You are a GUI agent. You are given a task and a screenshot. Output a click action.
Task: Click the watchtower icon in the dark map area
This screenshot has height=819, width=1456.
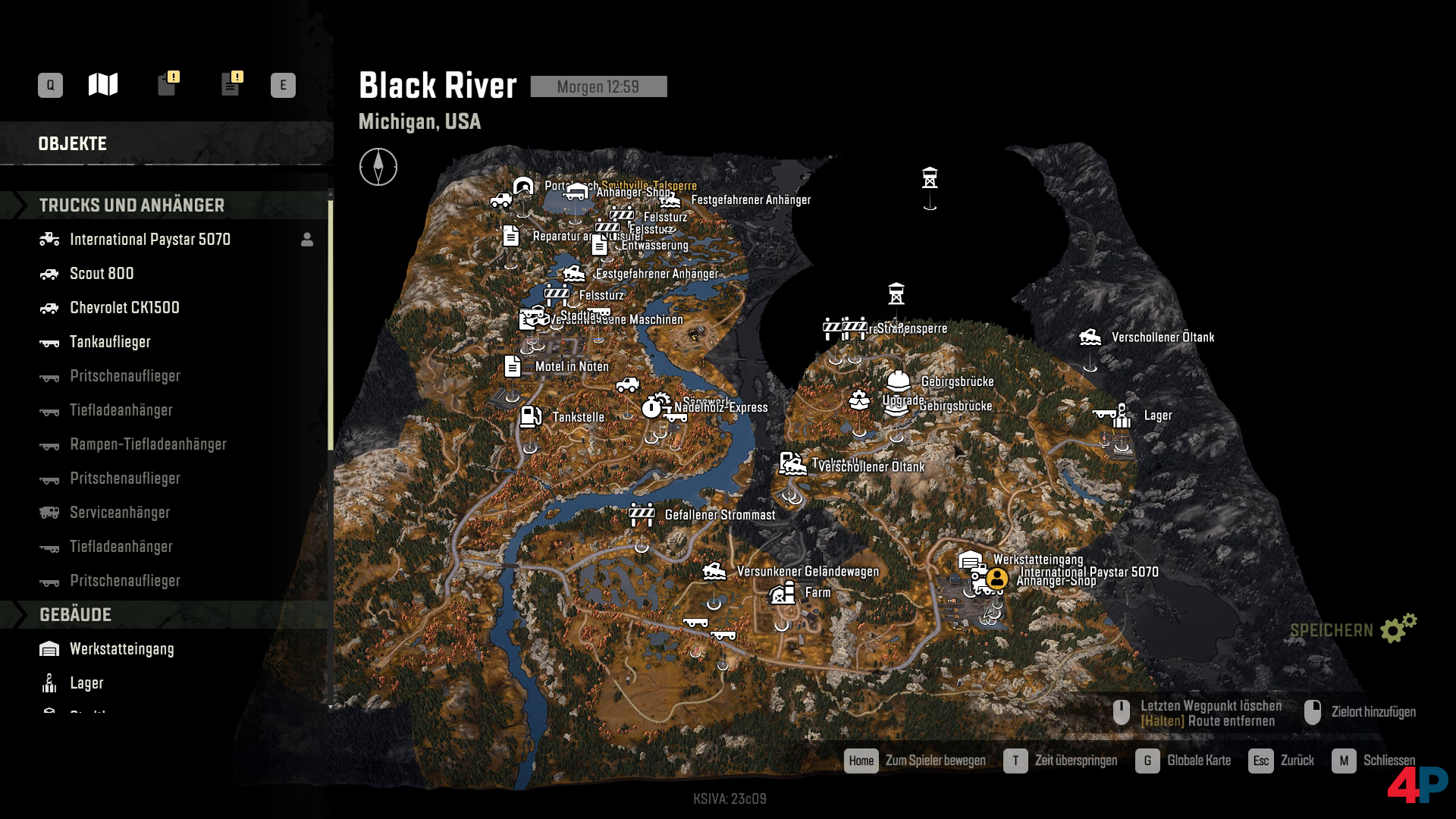pyautogui.click(x=930, y=176)
